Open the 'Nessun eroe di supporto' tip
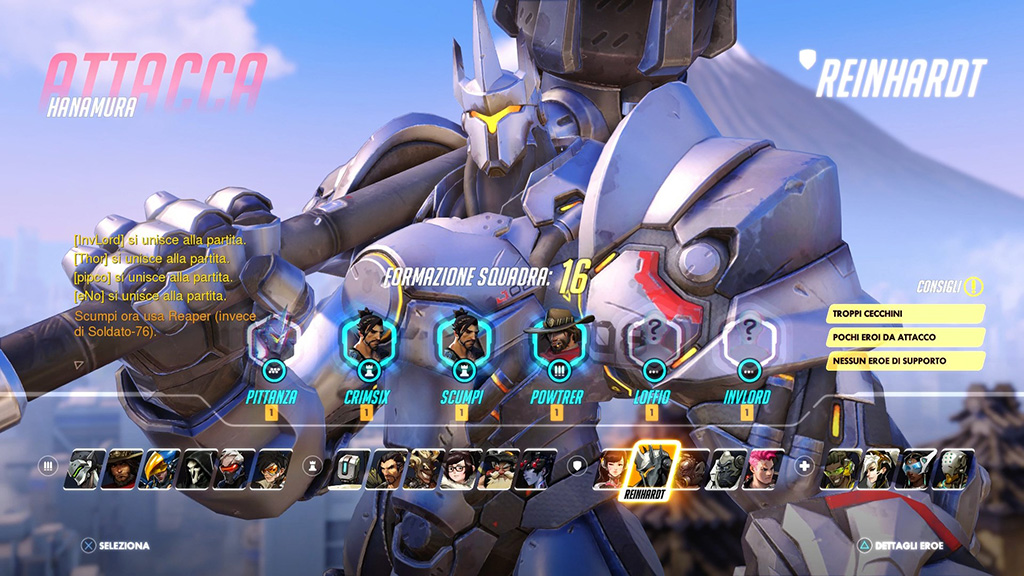 pyautogui.click(x=906, y=360)
